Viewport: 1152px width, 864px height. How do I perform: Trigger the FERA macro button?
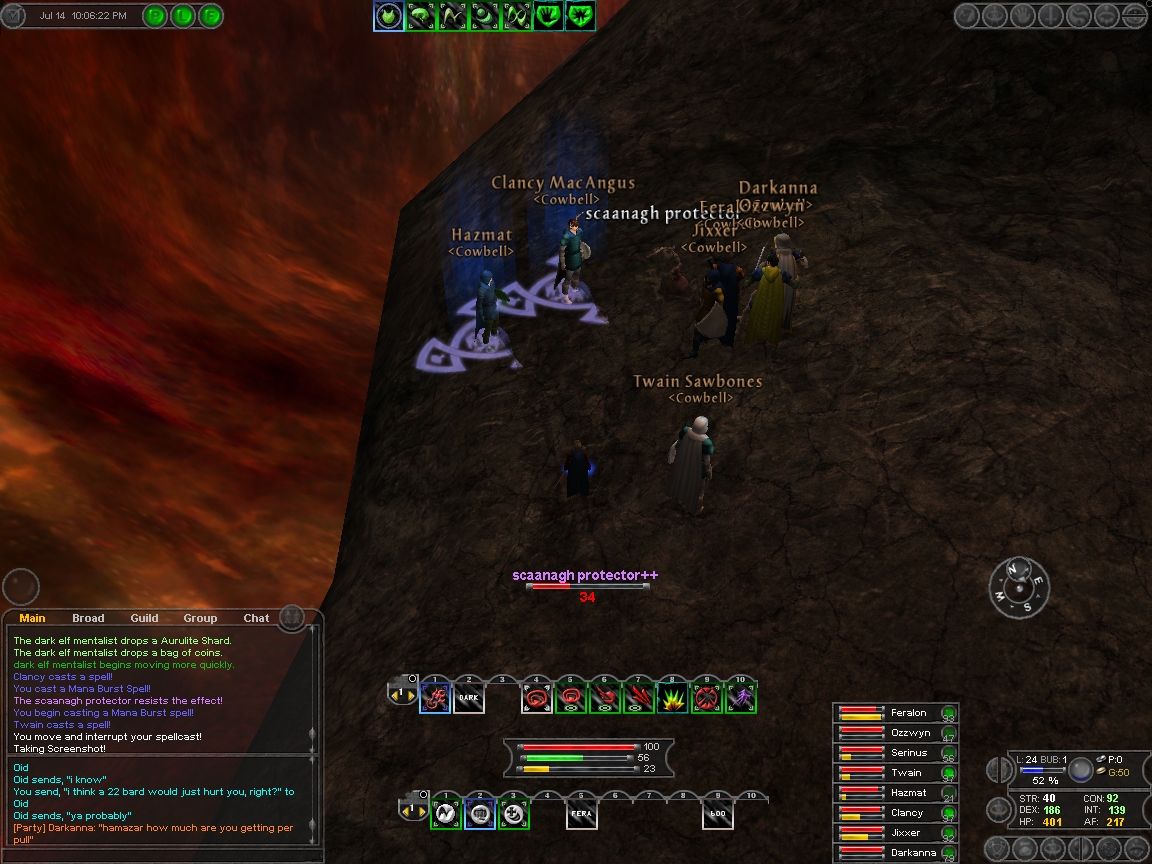click(581, 814)
